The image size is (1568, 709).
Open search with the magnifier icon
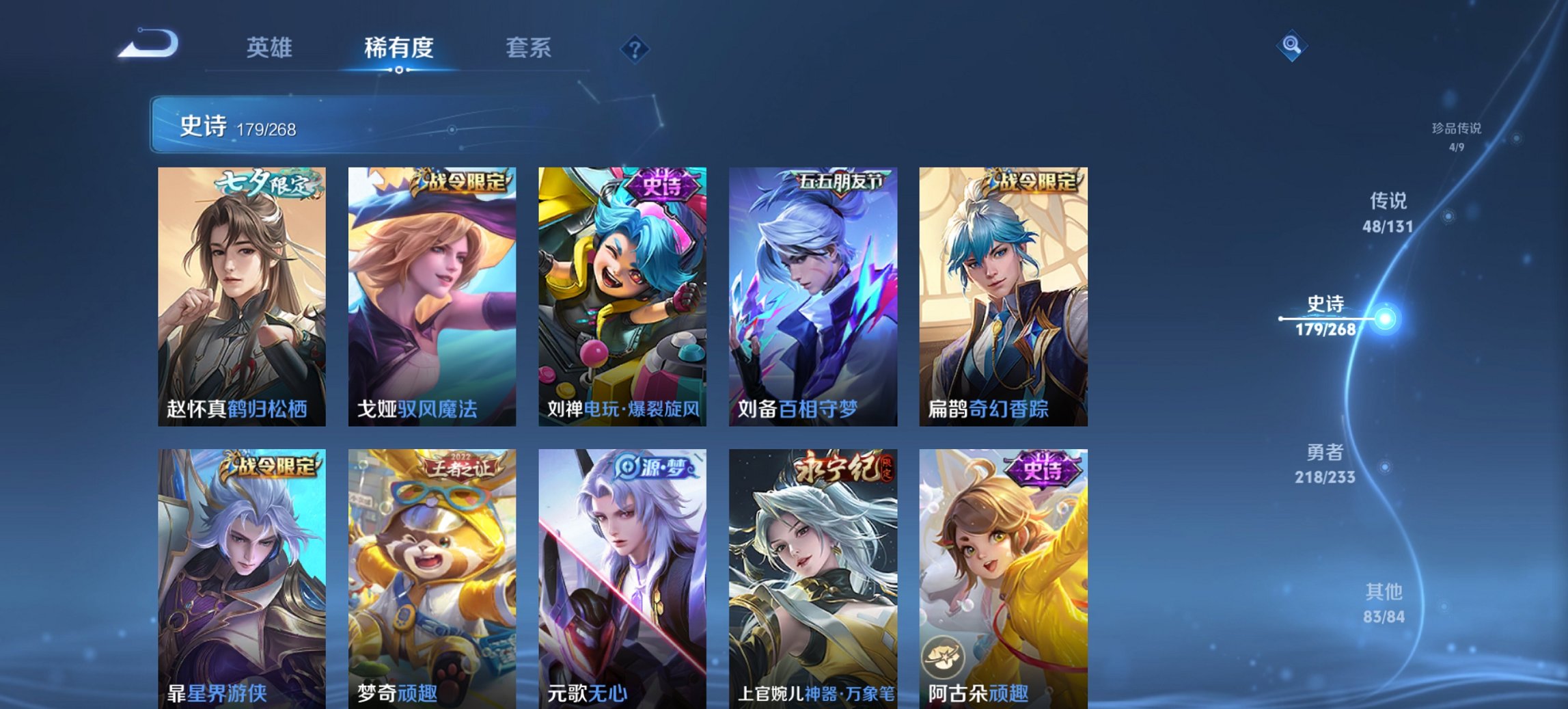1292,46
